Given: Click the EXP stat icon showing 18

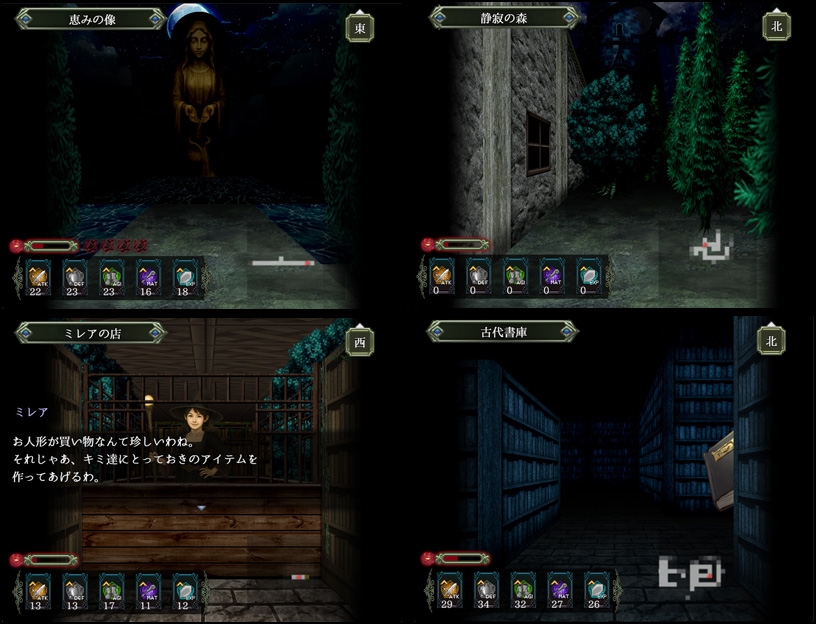Looking at the screenshot, I should tap(184, 275).
